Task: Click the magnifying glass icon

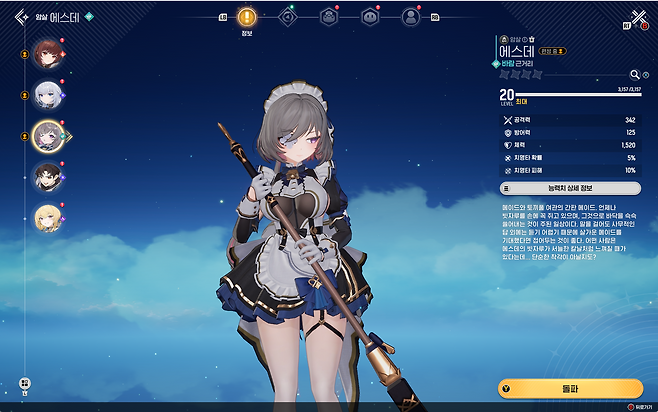Action: pyautogui.click(x=633, y=74)
